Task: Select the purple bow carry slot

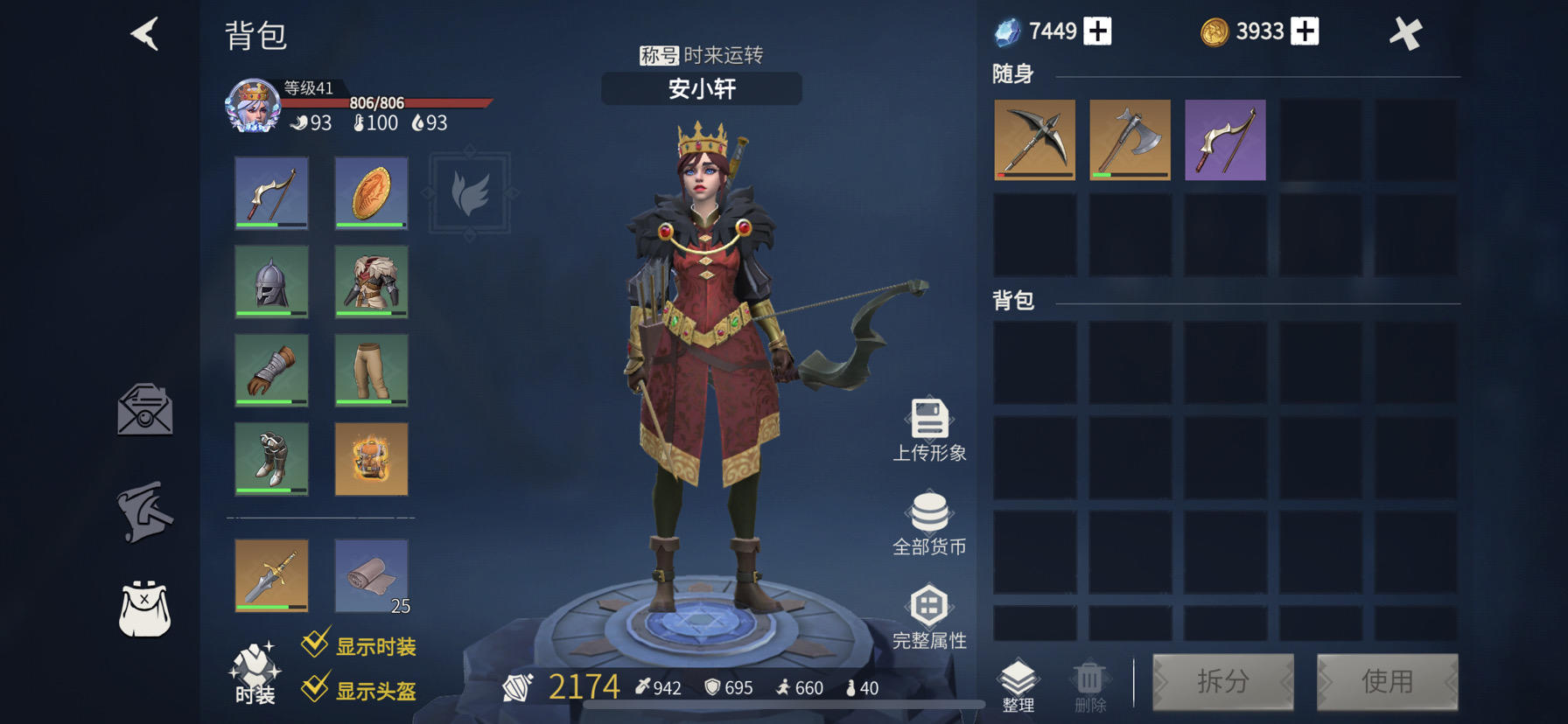Action: (x=1225, y=140)
